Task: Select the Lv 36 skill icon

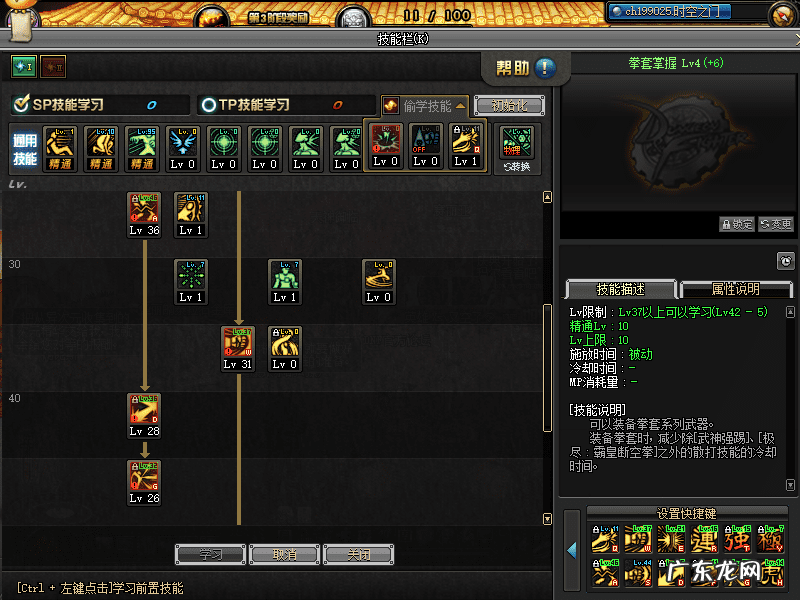Action: (x=144, y=209)
